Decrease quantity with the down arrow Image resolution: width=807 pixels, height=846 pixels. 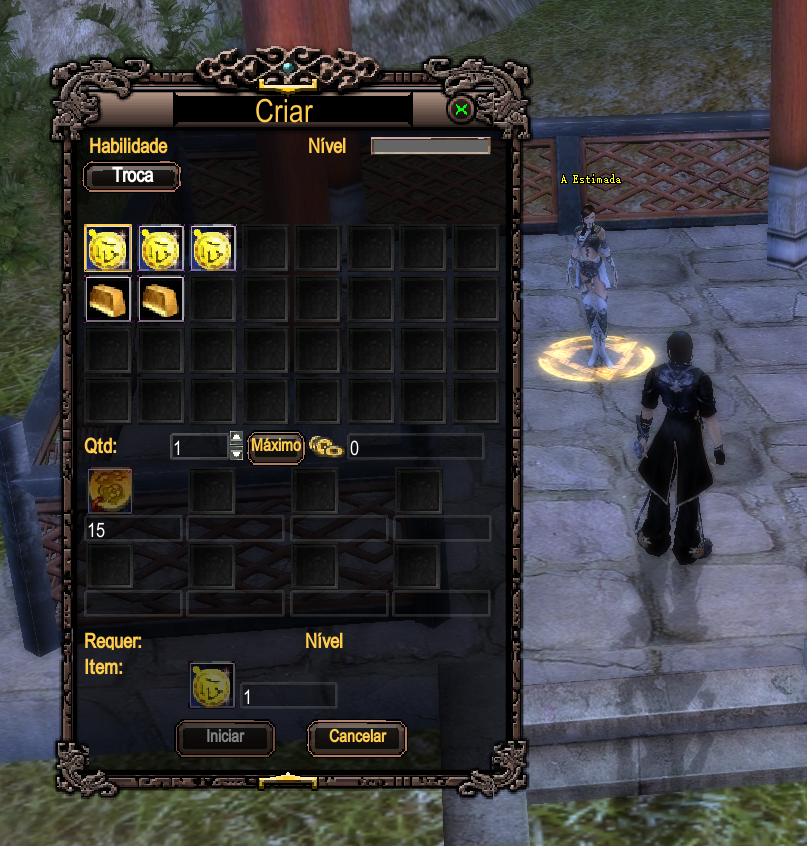click(x=236, y=454)
